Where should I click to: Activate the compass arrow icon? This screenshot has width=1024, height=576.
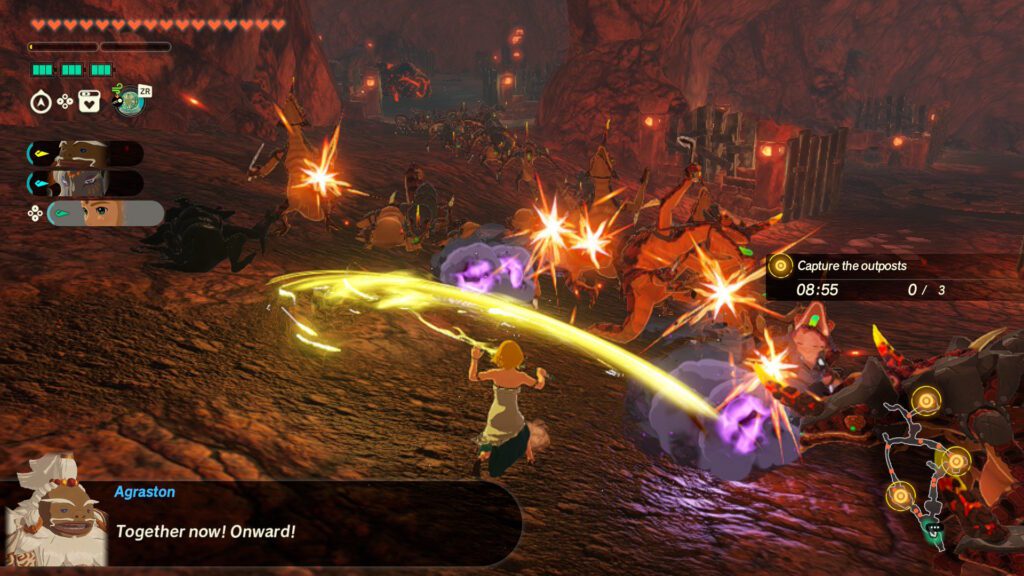tap(41, 101)
